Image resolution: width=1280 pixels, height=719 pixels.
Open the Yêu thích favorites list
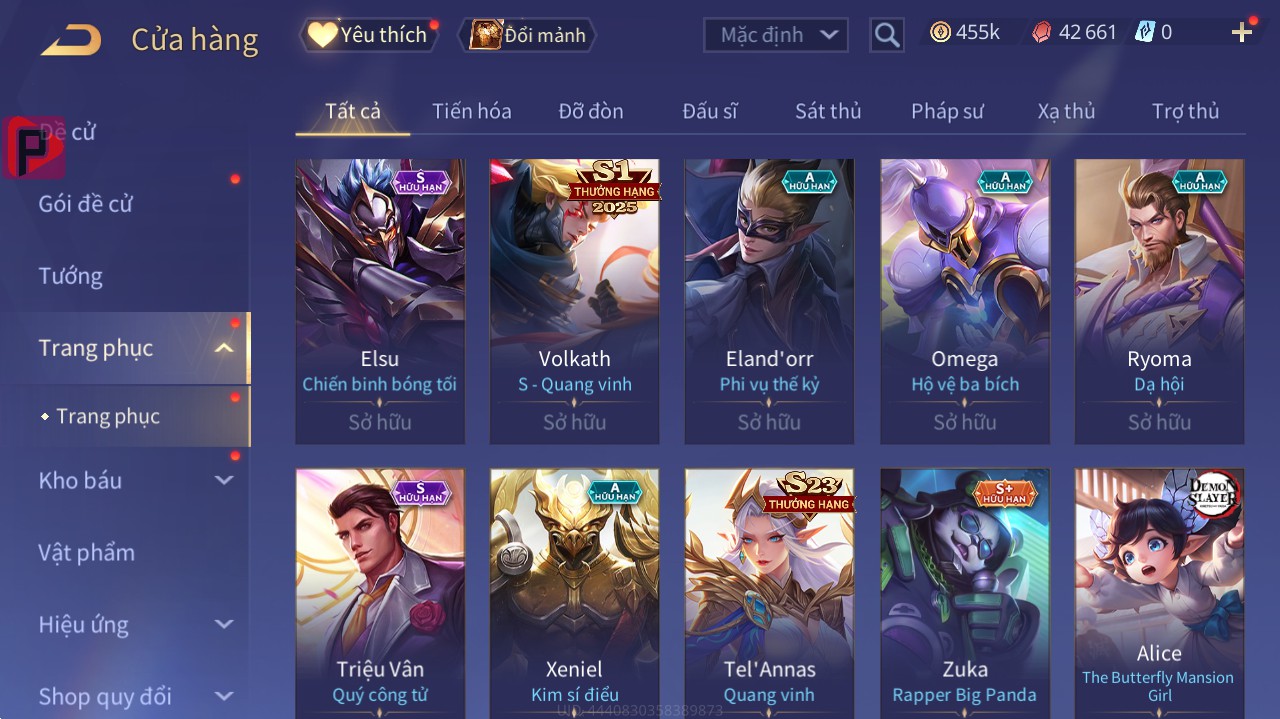pos(368,35)
